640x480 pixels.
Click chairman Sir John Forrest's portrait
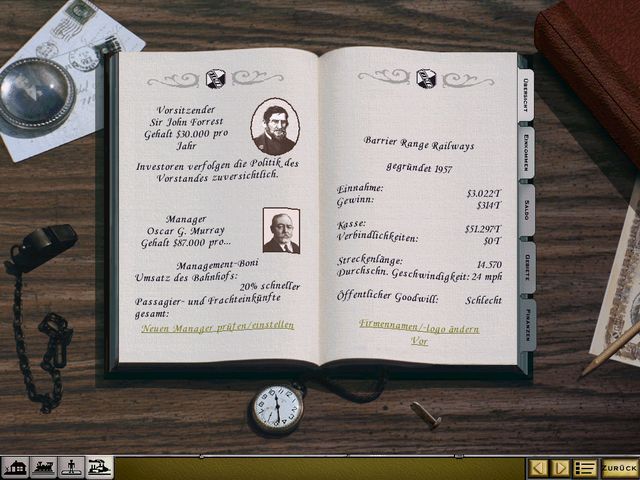point(274,126)
